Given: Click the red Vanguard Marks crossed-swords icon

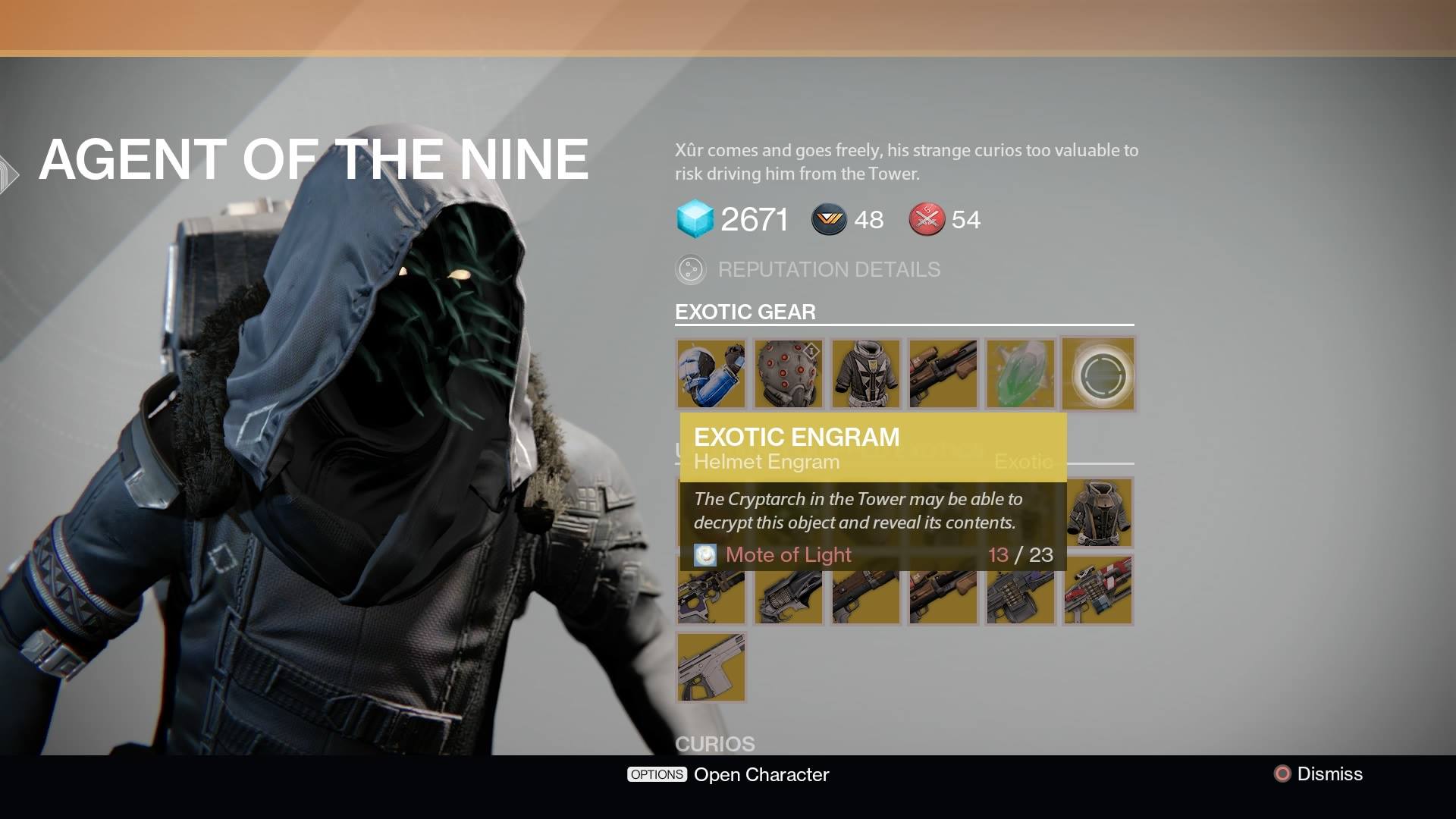Looking at the screenshot, I should click(x=925, y=220).
